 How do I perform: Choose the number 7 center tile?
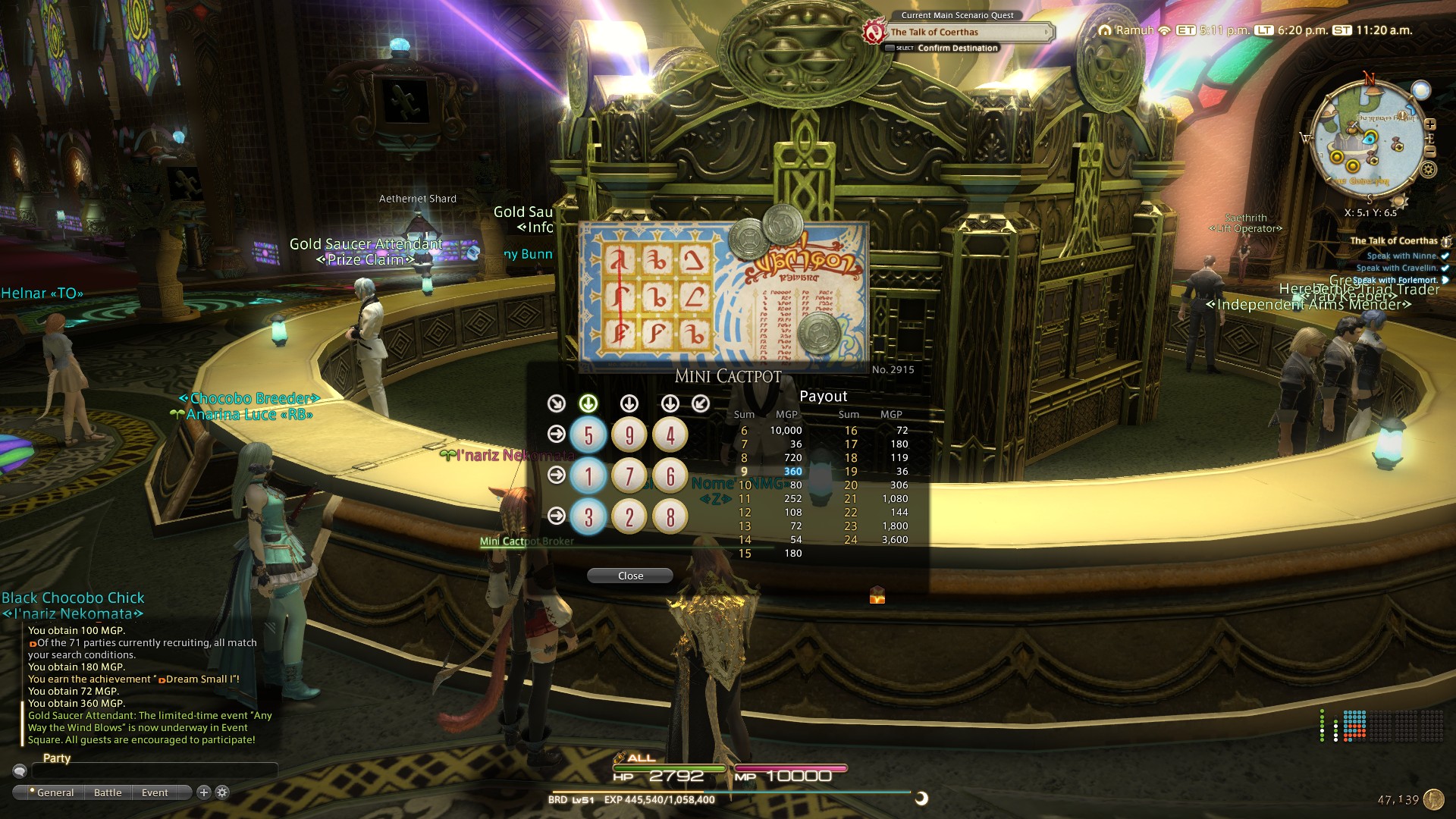click(629, 476)
